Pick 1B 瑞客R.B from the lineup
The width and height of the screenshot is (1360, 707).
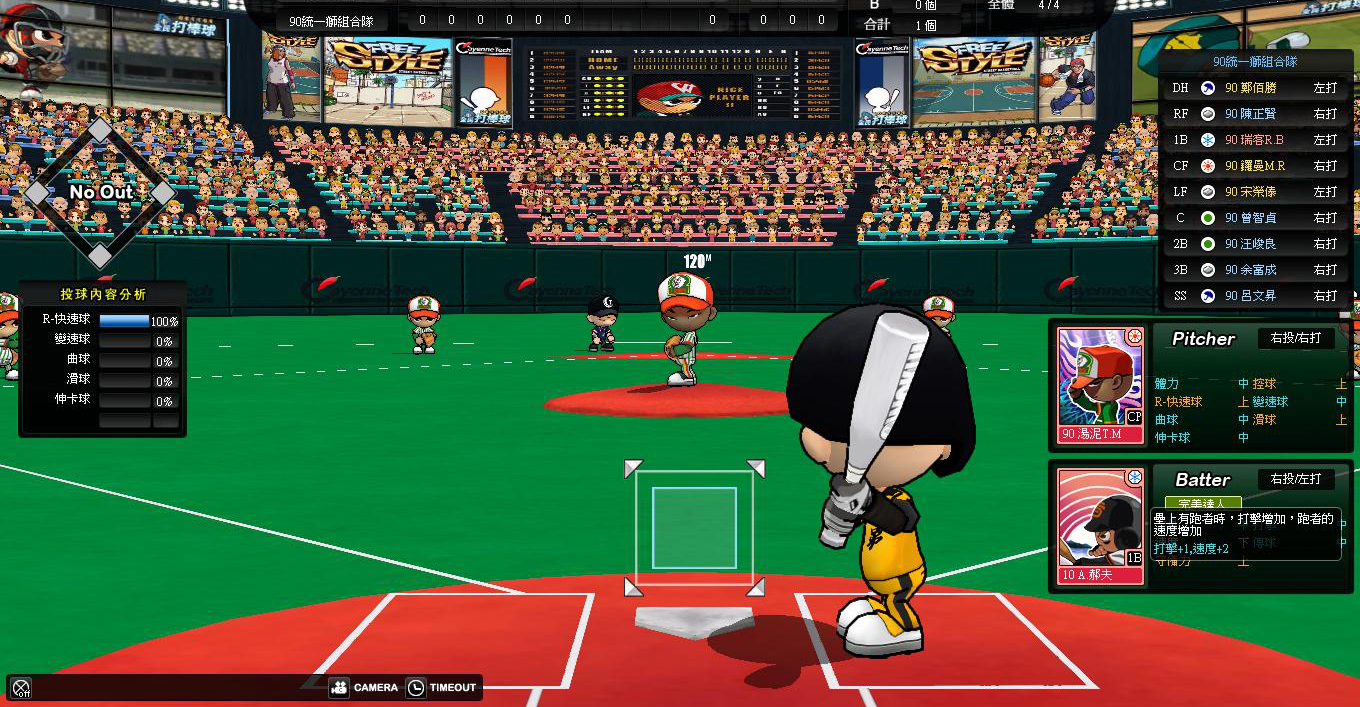1256,140
